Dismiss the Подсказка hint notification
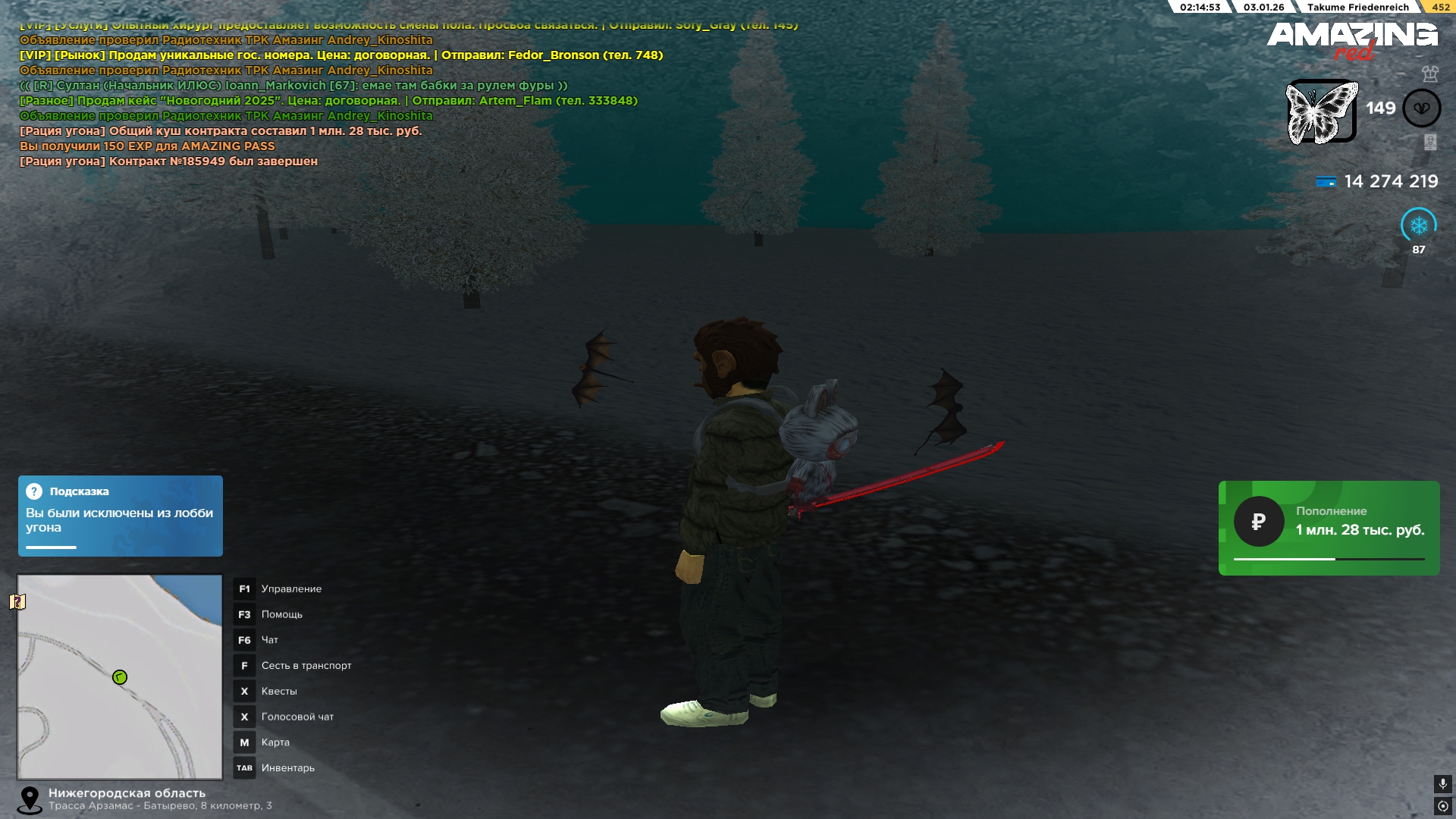 pyautogui.click(x=120, y=516)
